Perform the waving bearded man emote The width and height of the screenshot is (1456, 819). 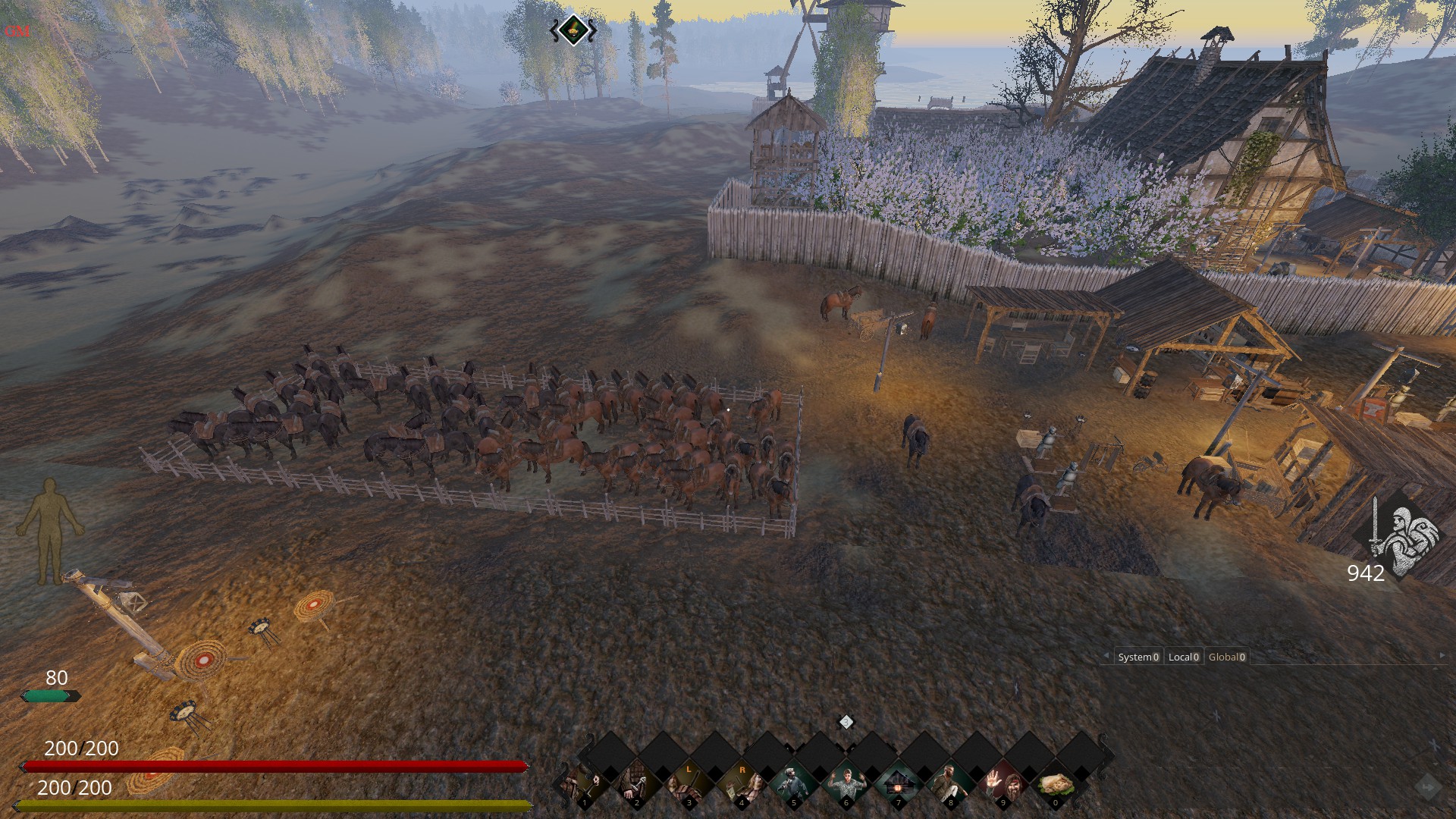(x=1003, y=785)
